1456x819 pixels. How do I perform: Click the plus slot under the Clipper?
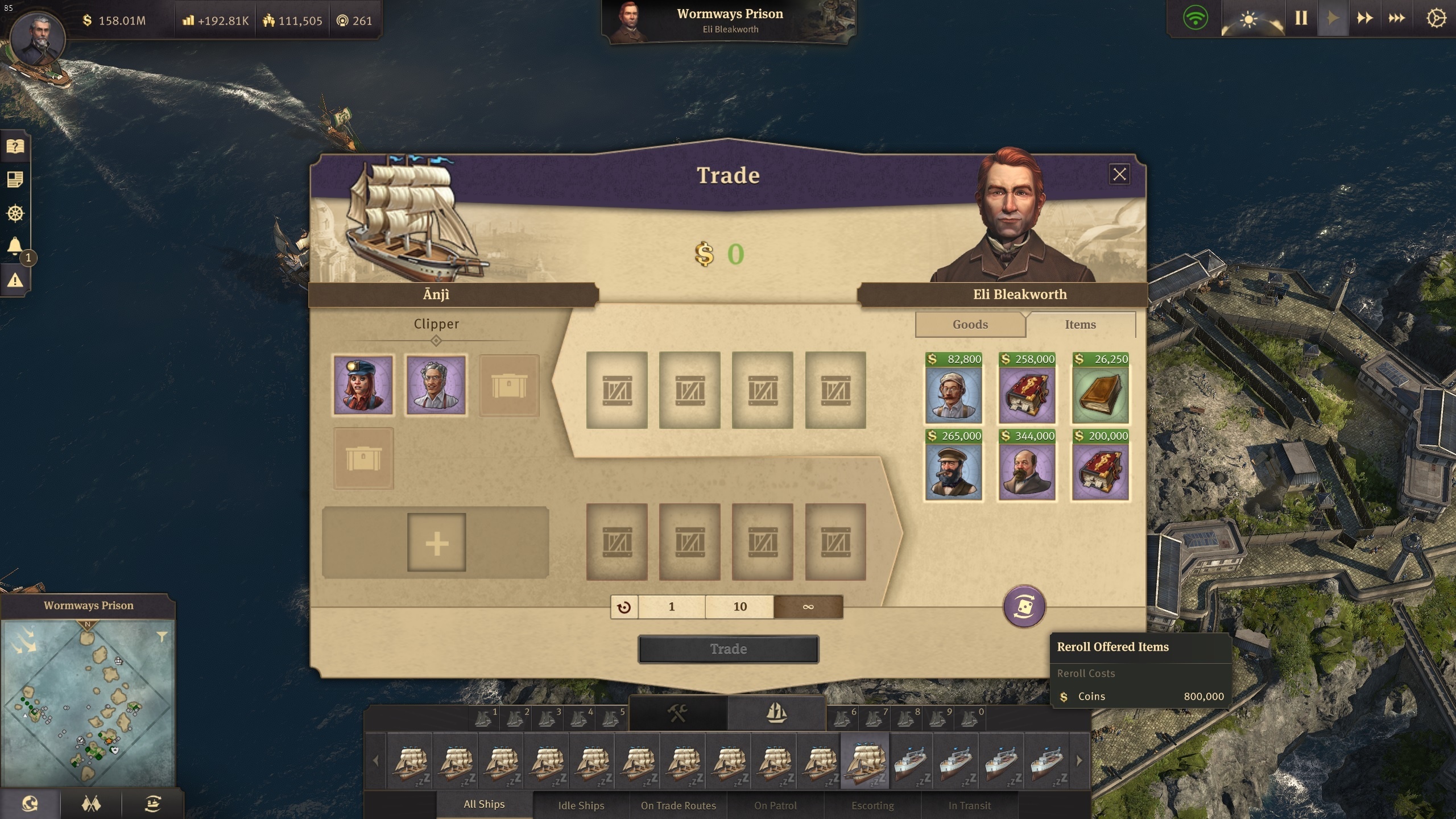click(436, 543)
